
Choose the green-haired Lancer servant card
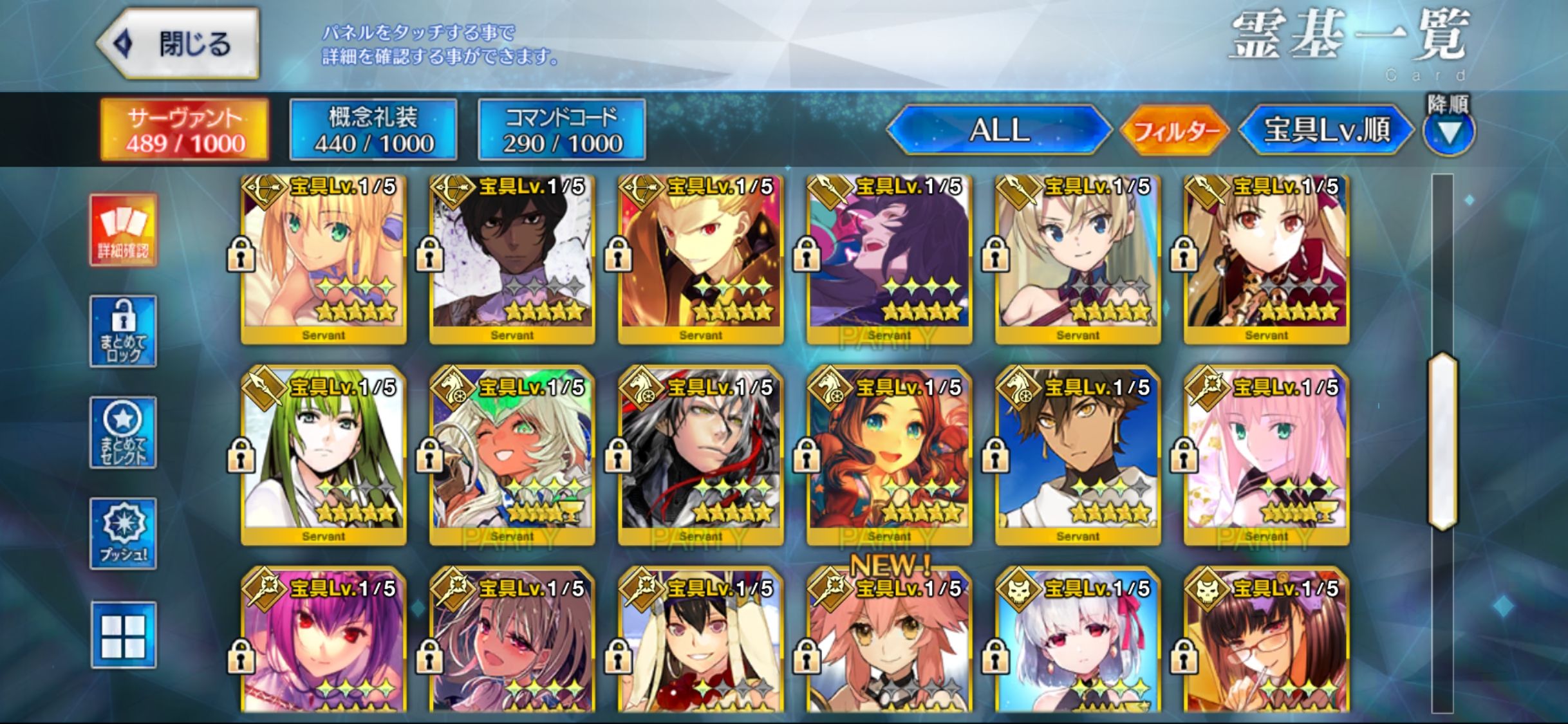[x=324, y=458]
